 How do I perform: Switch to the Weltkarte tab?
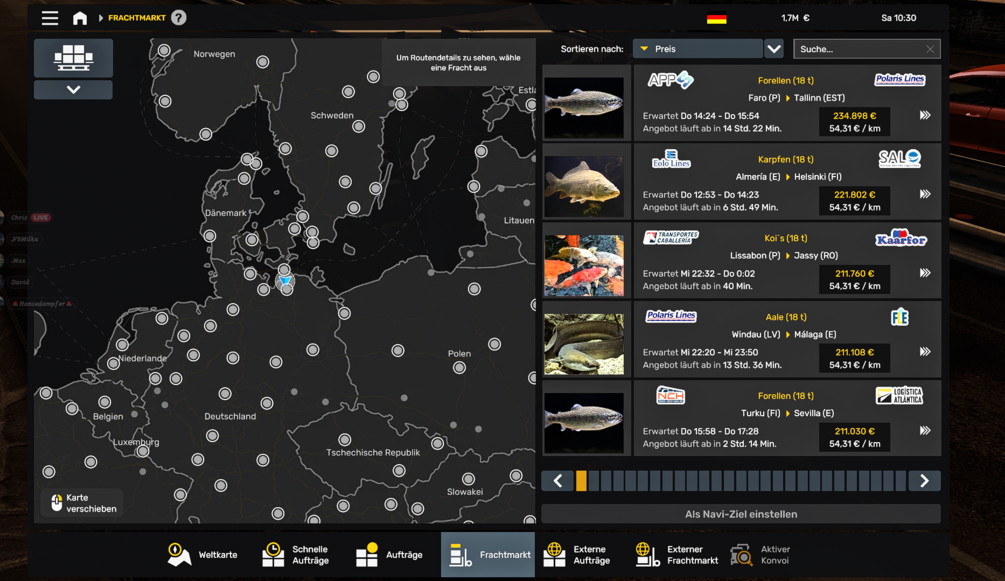203,555
